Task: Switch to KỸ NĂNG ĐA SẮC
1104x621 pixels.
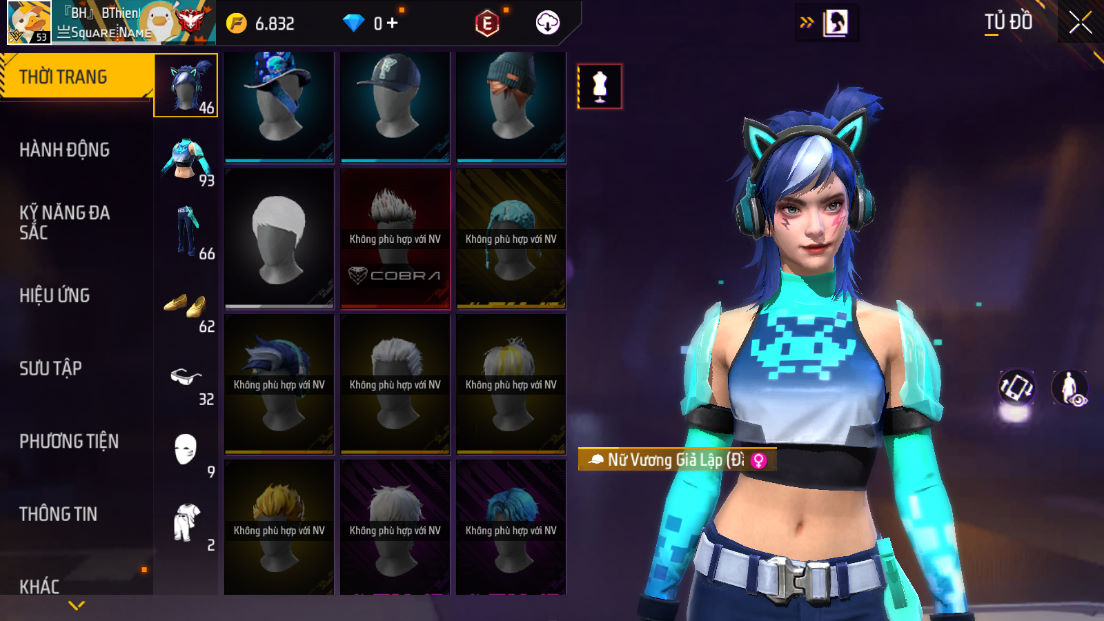Action: (65, 222)
